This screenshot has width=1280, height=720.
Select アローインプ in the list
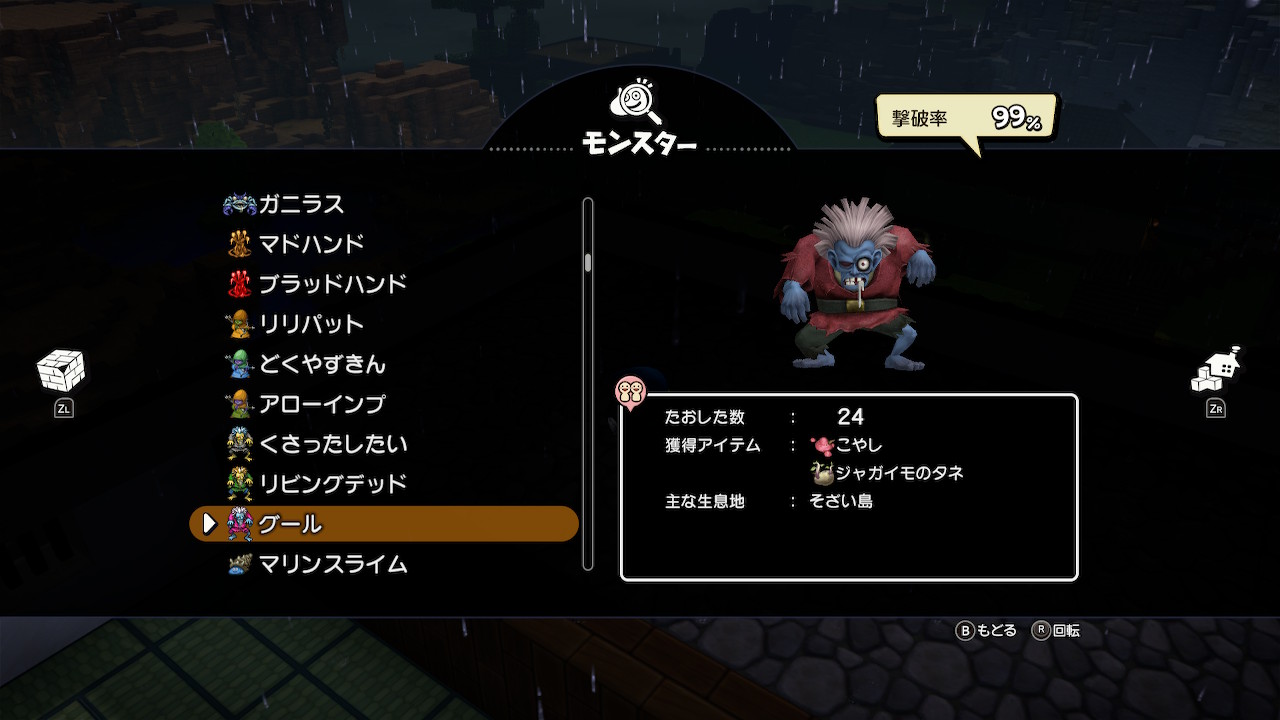(321, 404)
